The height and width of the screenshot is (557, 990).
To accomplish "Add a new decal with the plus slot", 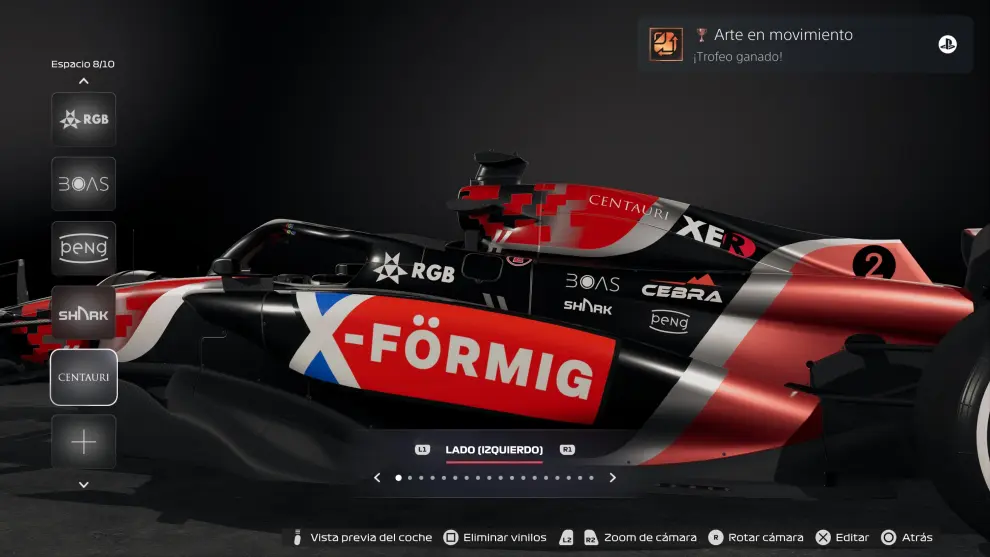I will 84,442.
